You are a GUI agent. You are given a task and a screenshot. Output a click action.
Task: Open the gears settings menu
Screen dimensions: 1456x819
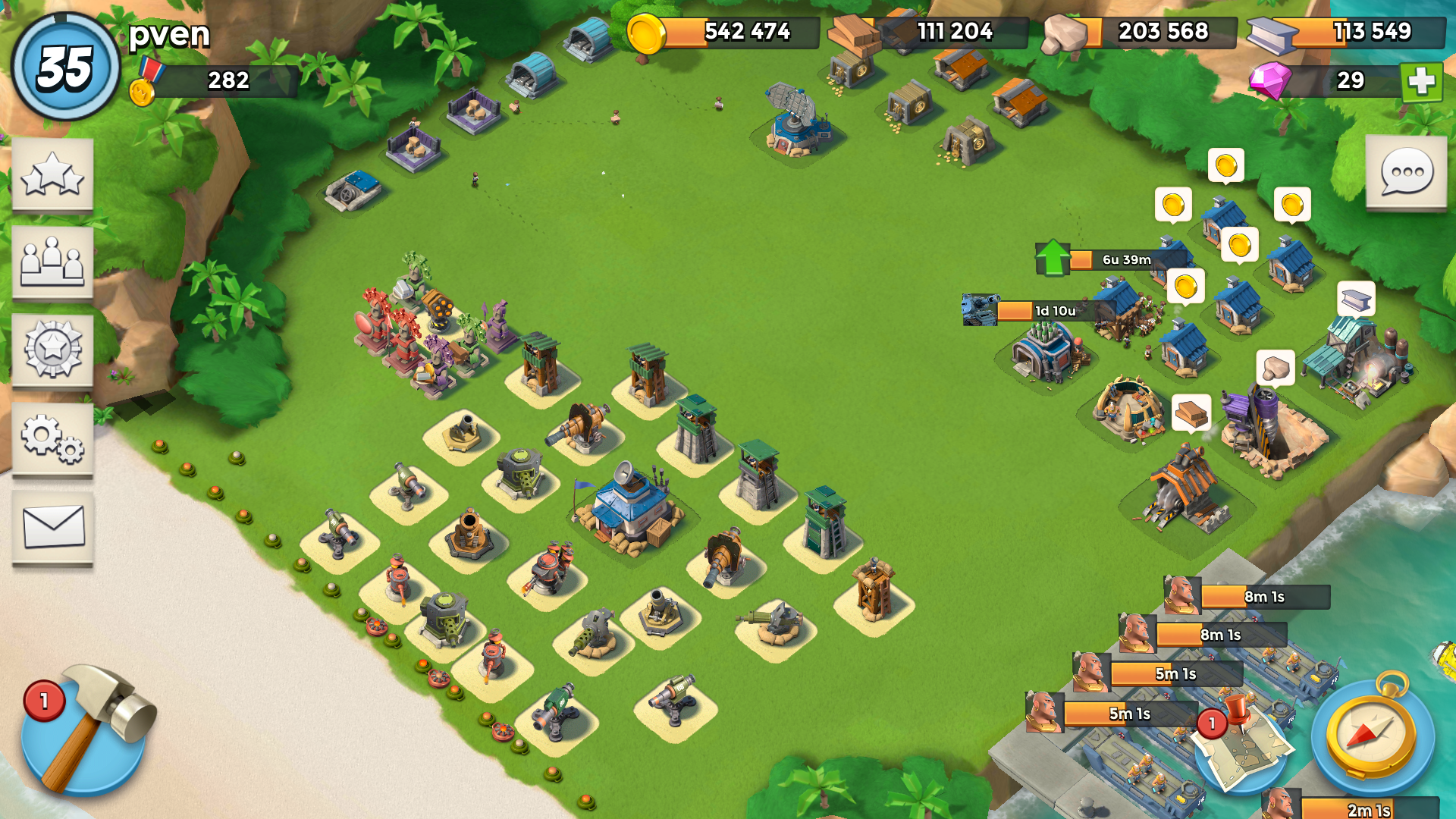pyautogui.click(x=52, y=439)
